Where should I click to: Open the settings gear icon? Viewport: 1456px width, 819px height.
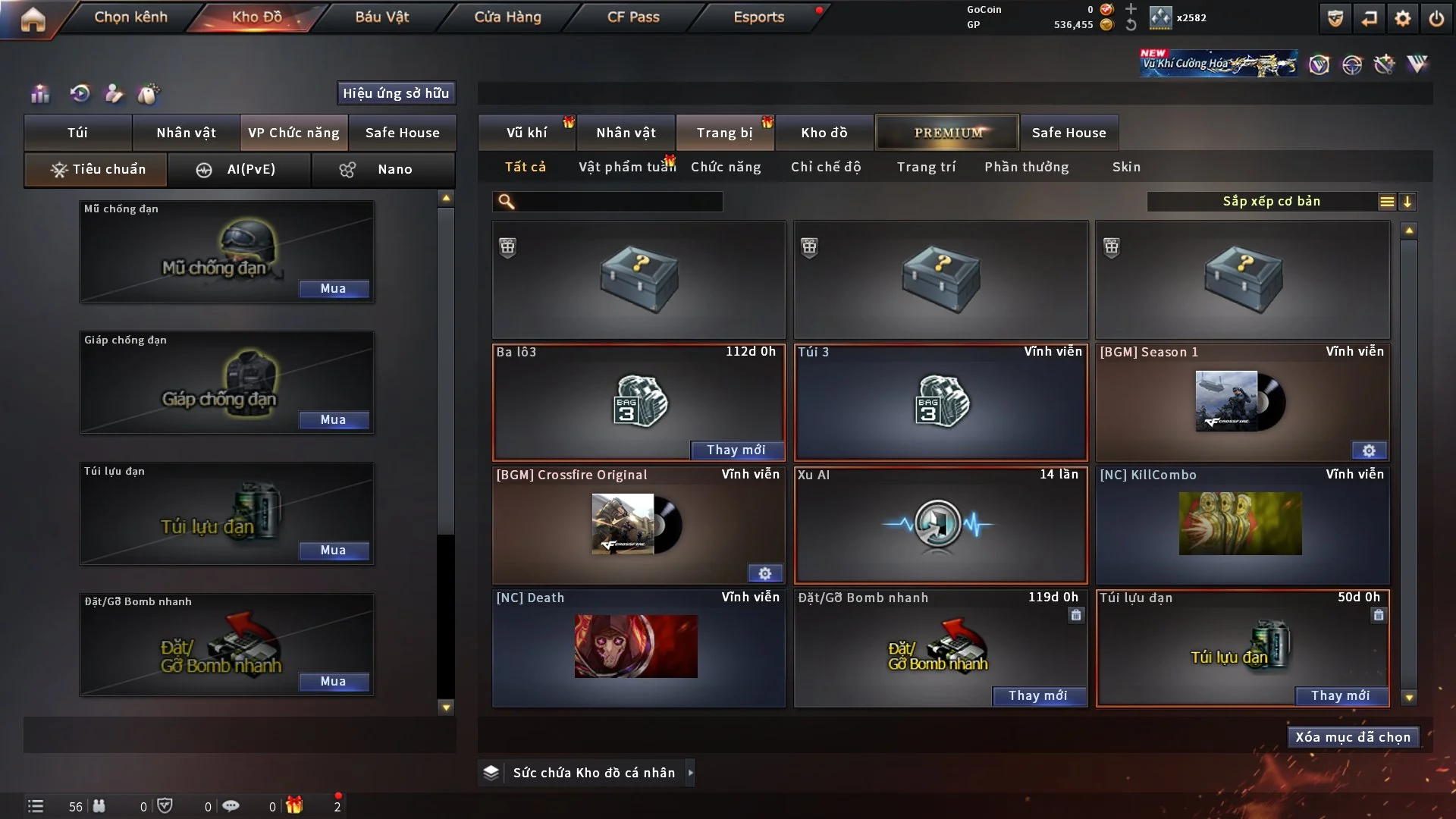click(1403, 18)
